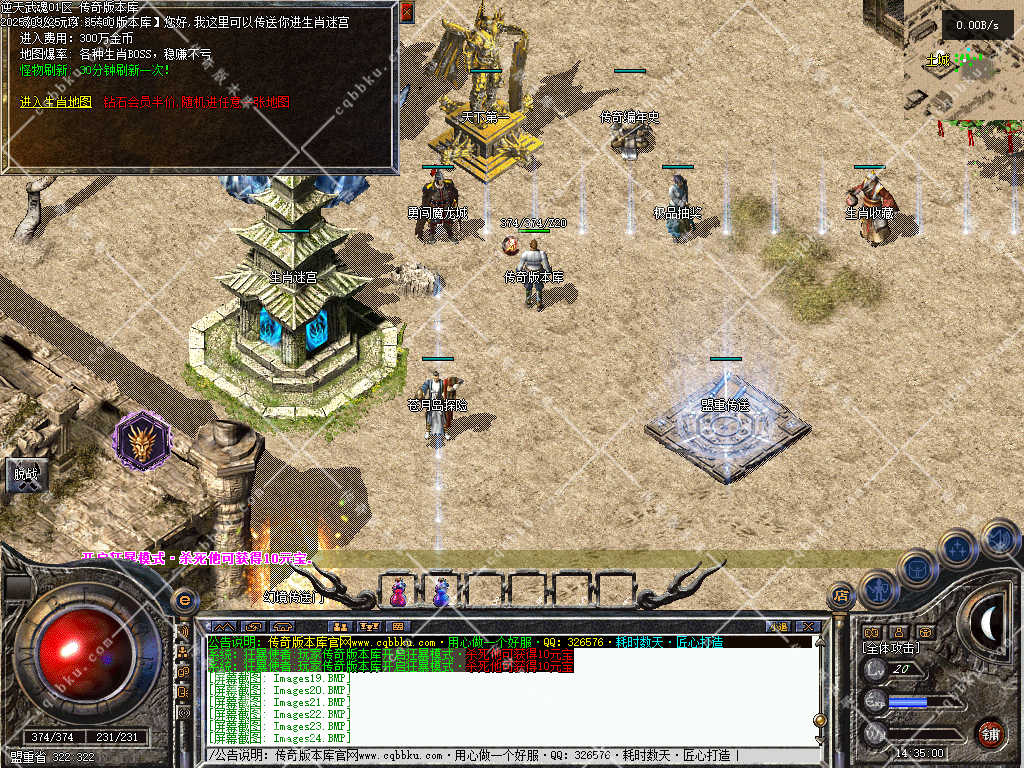Open the round orange 'e' button
This screenshot has width=1024, height=768.
click(184, 599)
